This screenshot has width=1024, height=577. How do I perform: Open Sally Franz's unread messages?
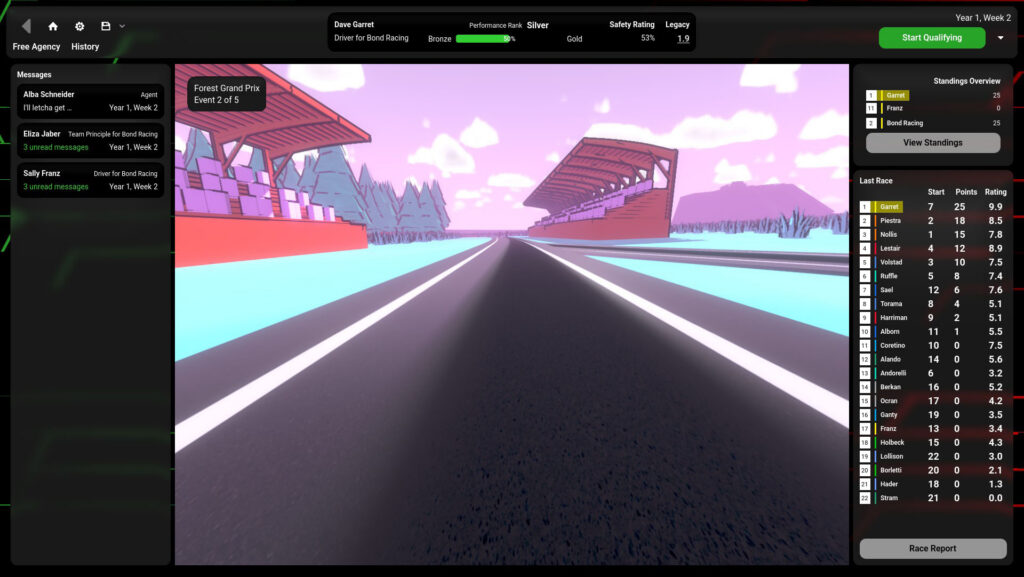tap(90, 180)
